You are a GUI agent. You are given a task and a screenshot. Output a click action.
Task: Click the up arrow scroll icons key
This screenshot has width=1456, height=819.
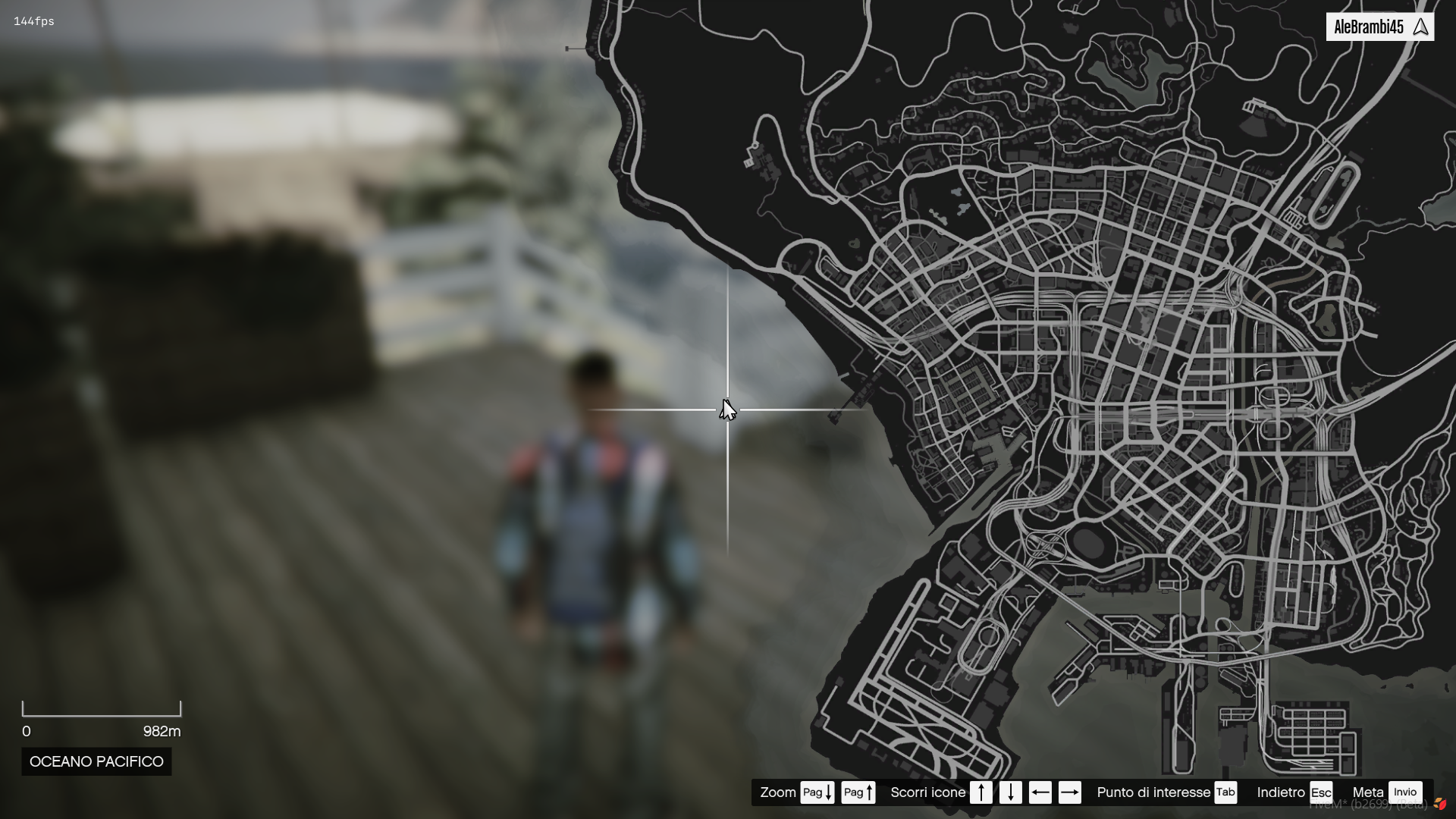coord(981,792)
